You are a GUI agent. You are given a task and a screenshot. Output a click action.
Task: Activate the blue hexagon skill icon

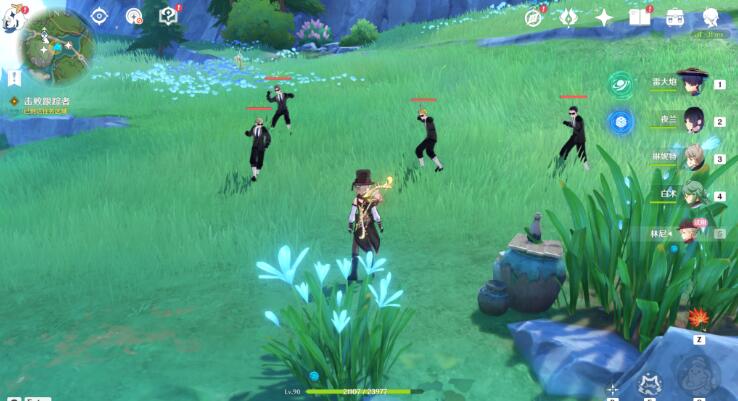620,121
